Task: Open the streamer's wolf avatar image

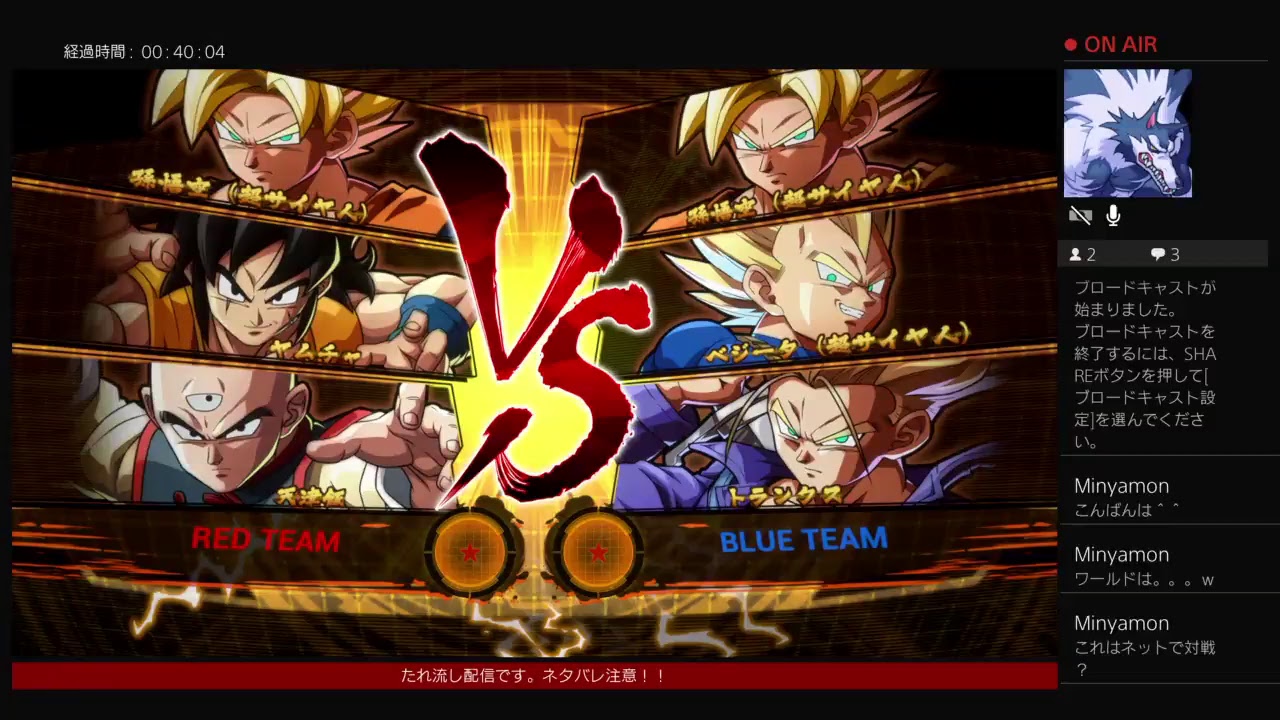Action: (1128, 133)
